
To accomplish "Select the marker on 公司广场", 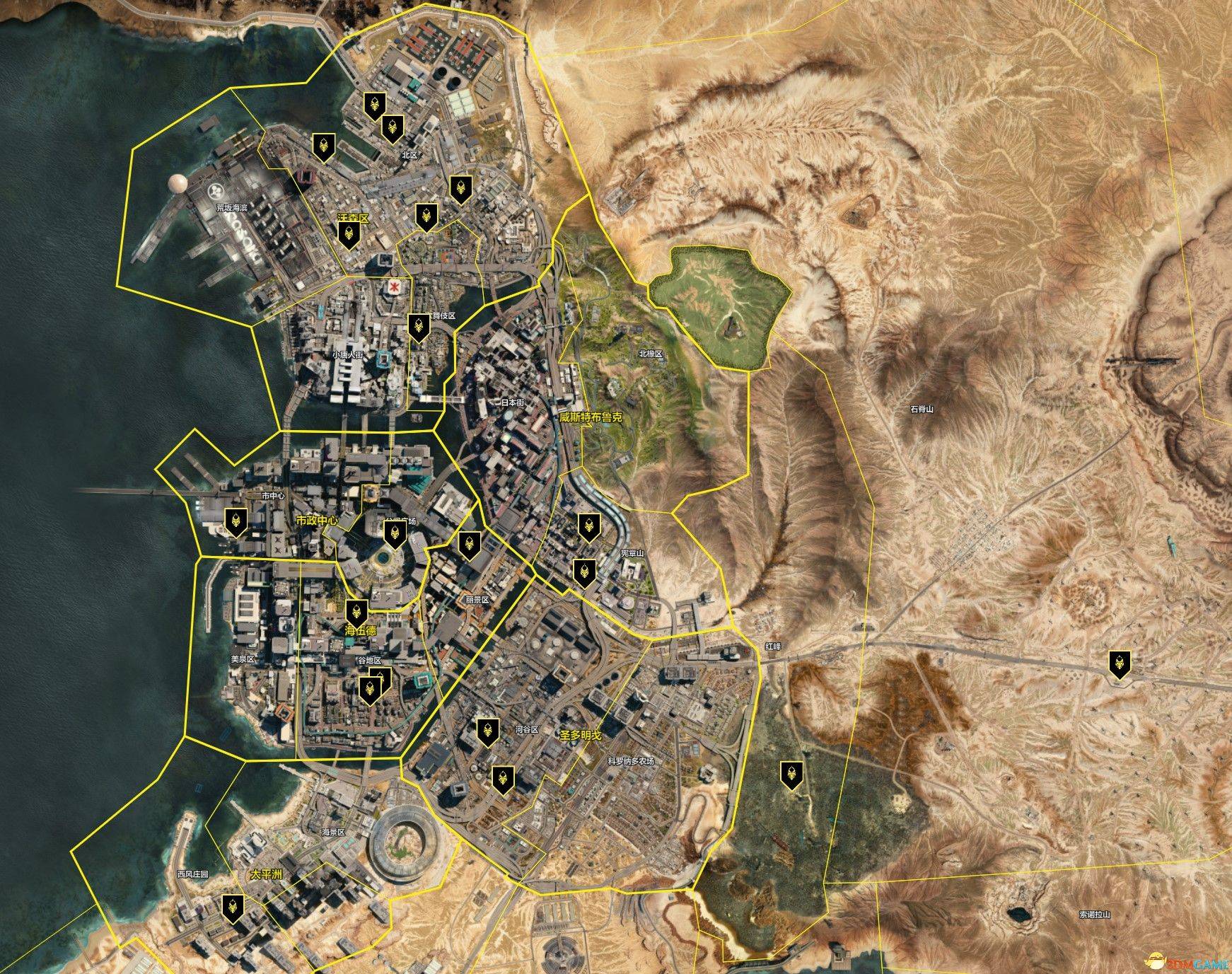I will [394, 533].
